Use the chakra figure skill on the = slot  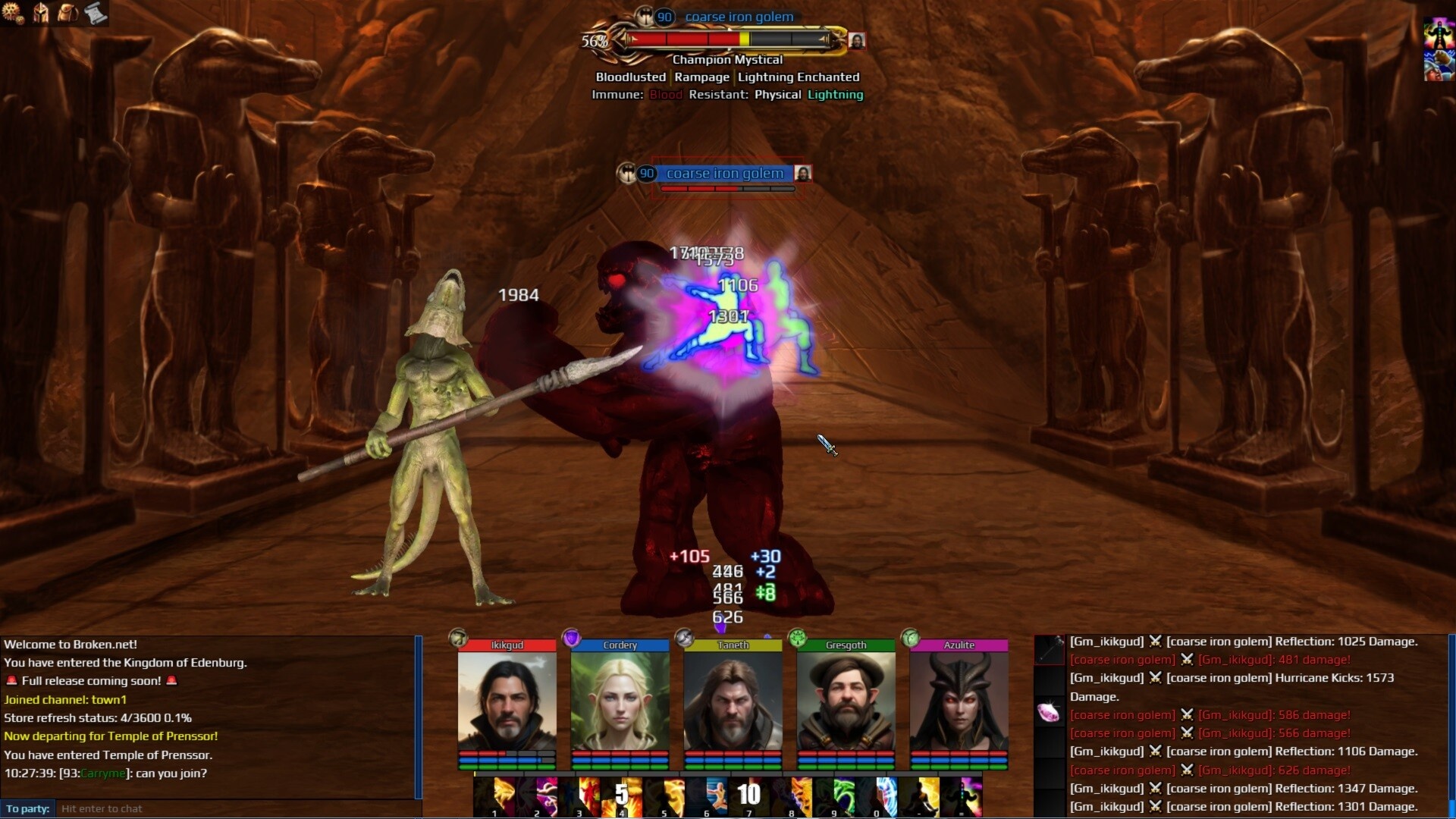click(962, 796)
